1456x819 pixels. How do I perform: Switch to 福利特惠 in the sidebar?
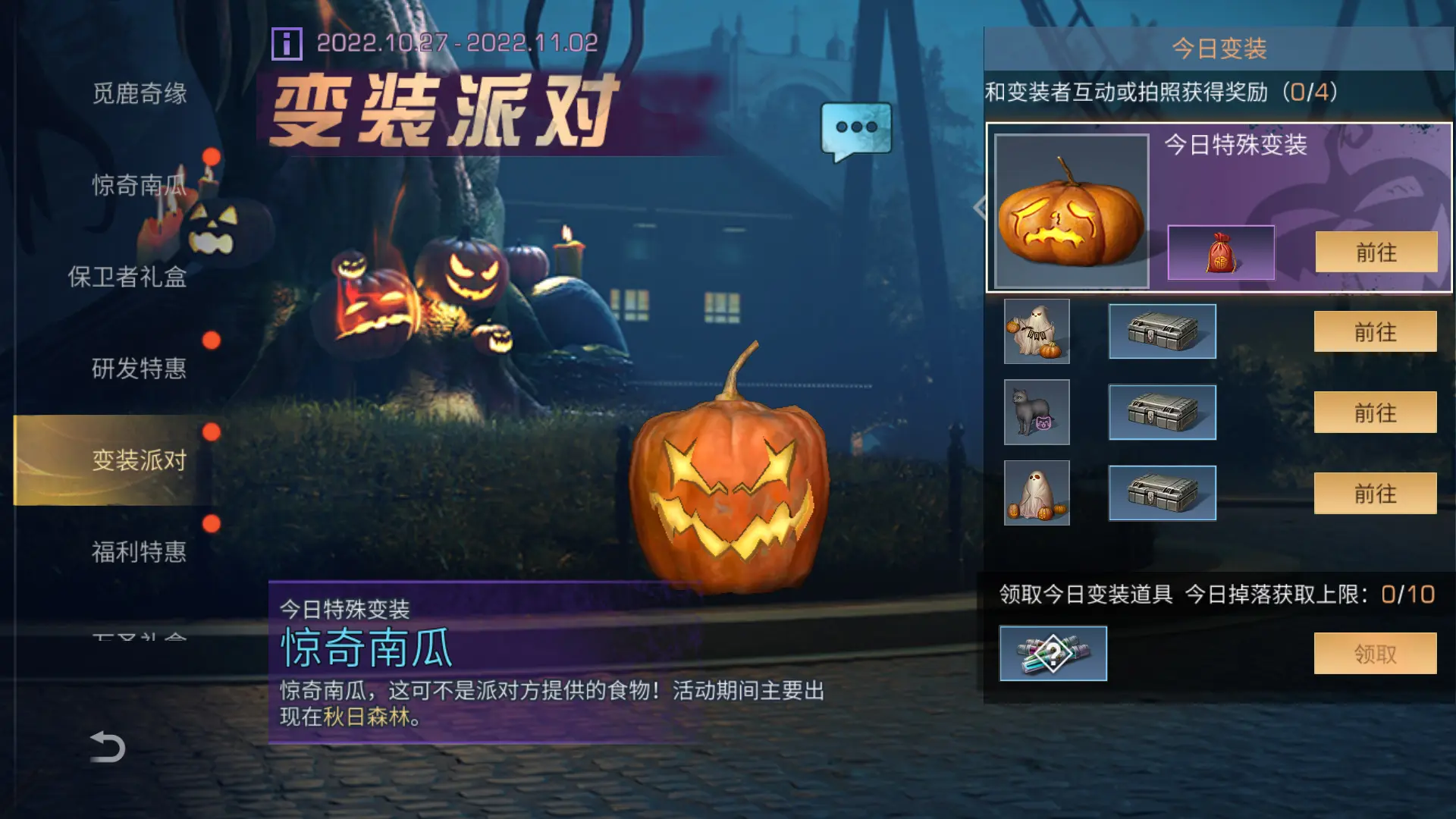click(x=140, y=551)
